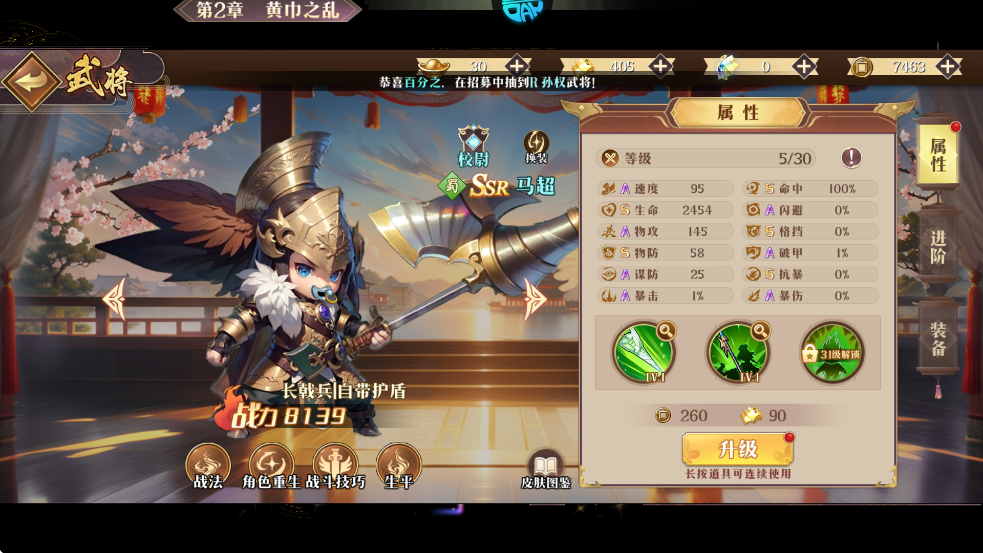
Task: Open 战斗技巧 battle tips
Action: pos(335,467)
